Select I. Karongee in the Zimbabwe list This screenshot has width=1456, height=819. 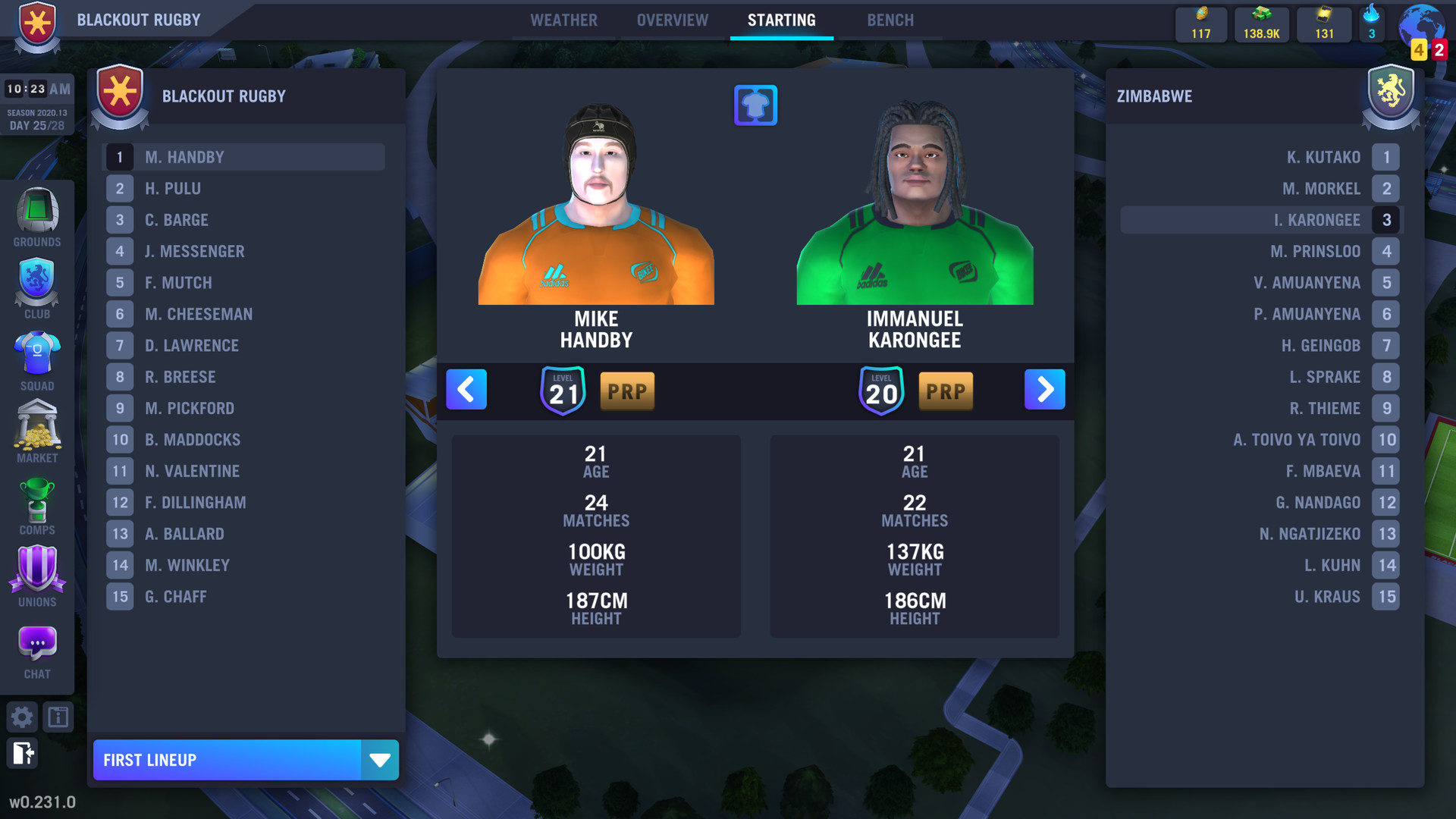(x=1259, y=220)
